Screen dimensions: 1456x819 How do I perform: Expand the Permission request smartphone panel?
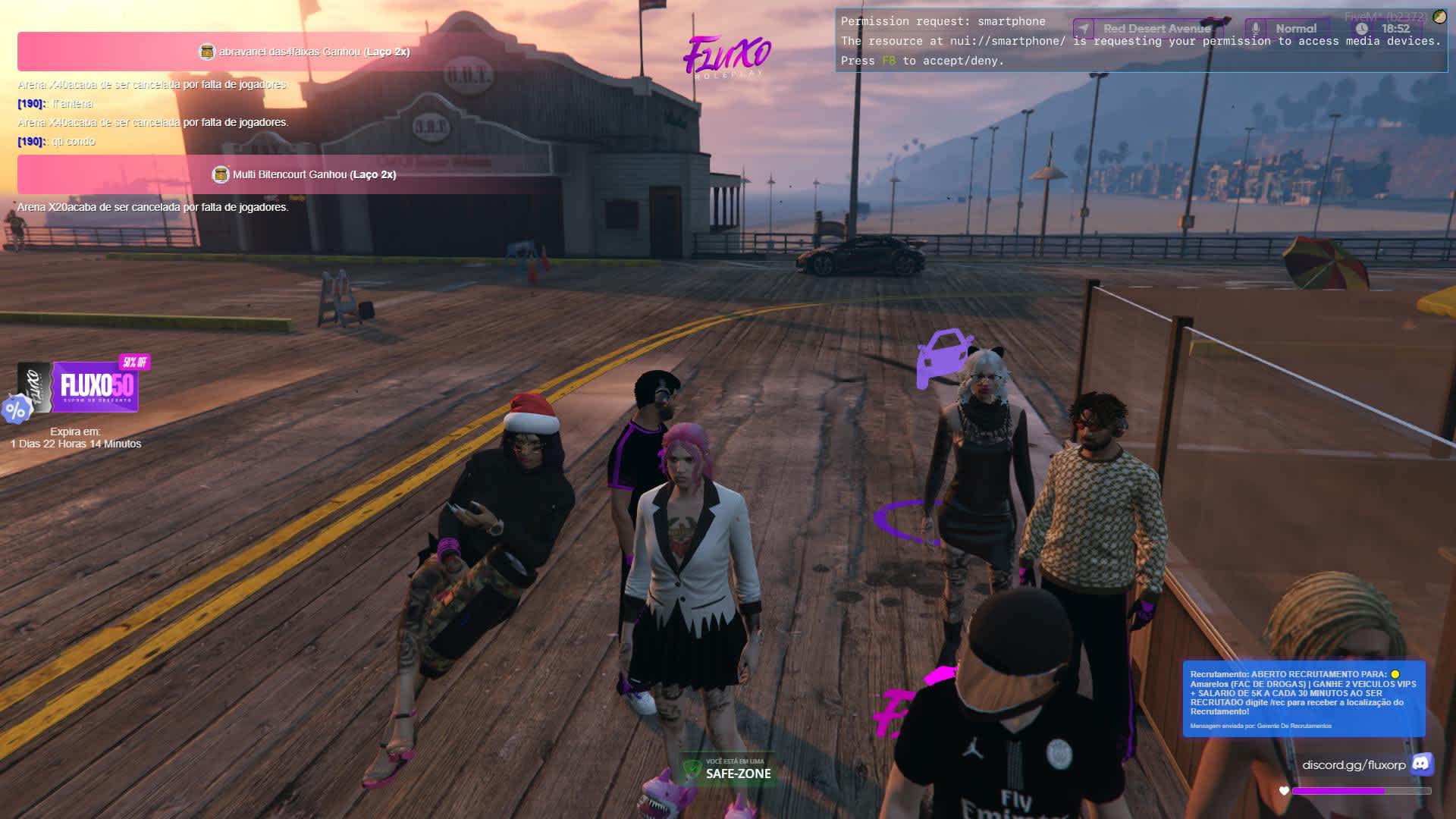pos(1137,40)
